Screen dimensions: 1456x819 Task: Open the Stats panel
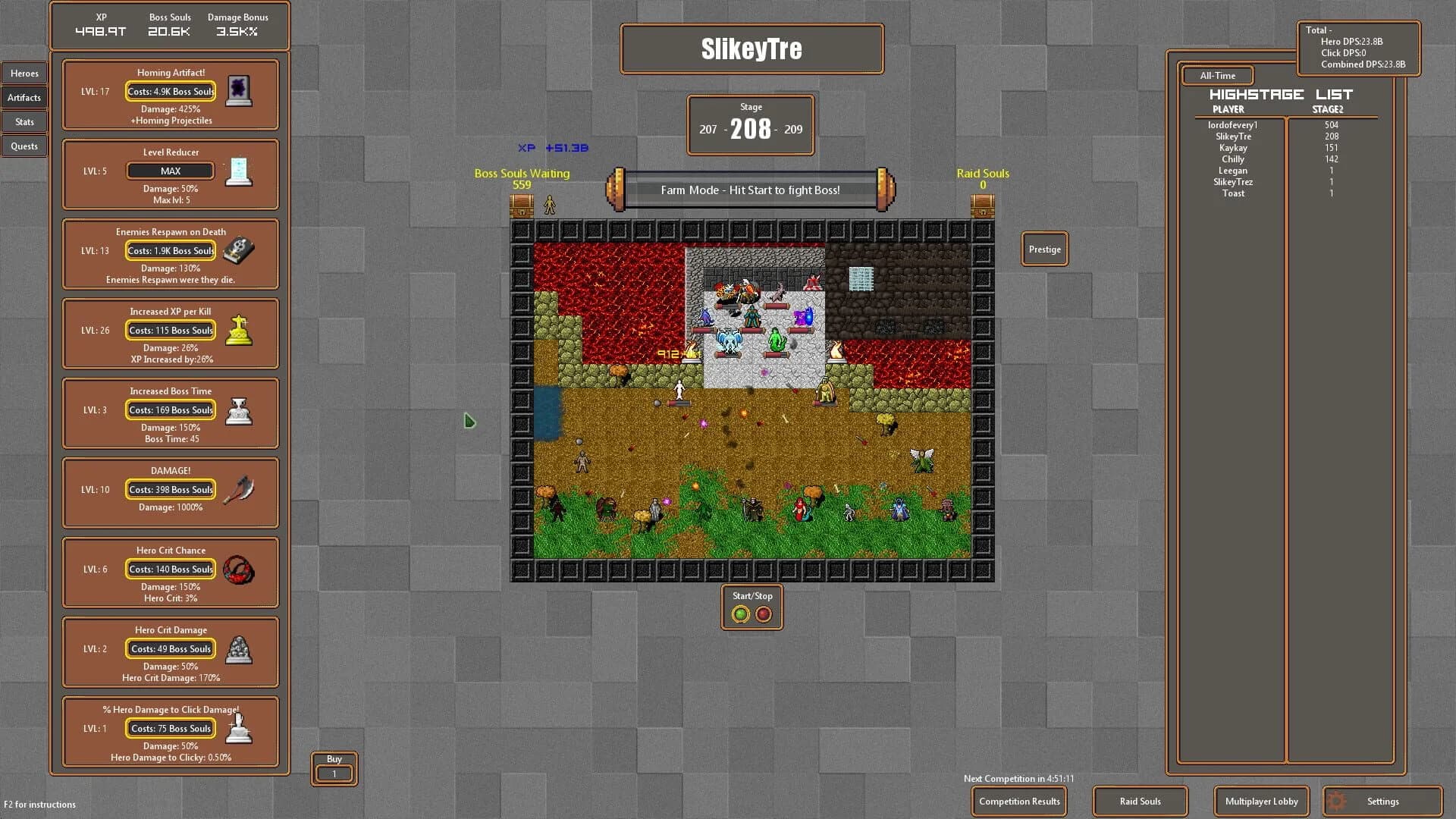tap(24, 121)
